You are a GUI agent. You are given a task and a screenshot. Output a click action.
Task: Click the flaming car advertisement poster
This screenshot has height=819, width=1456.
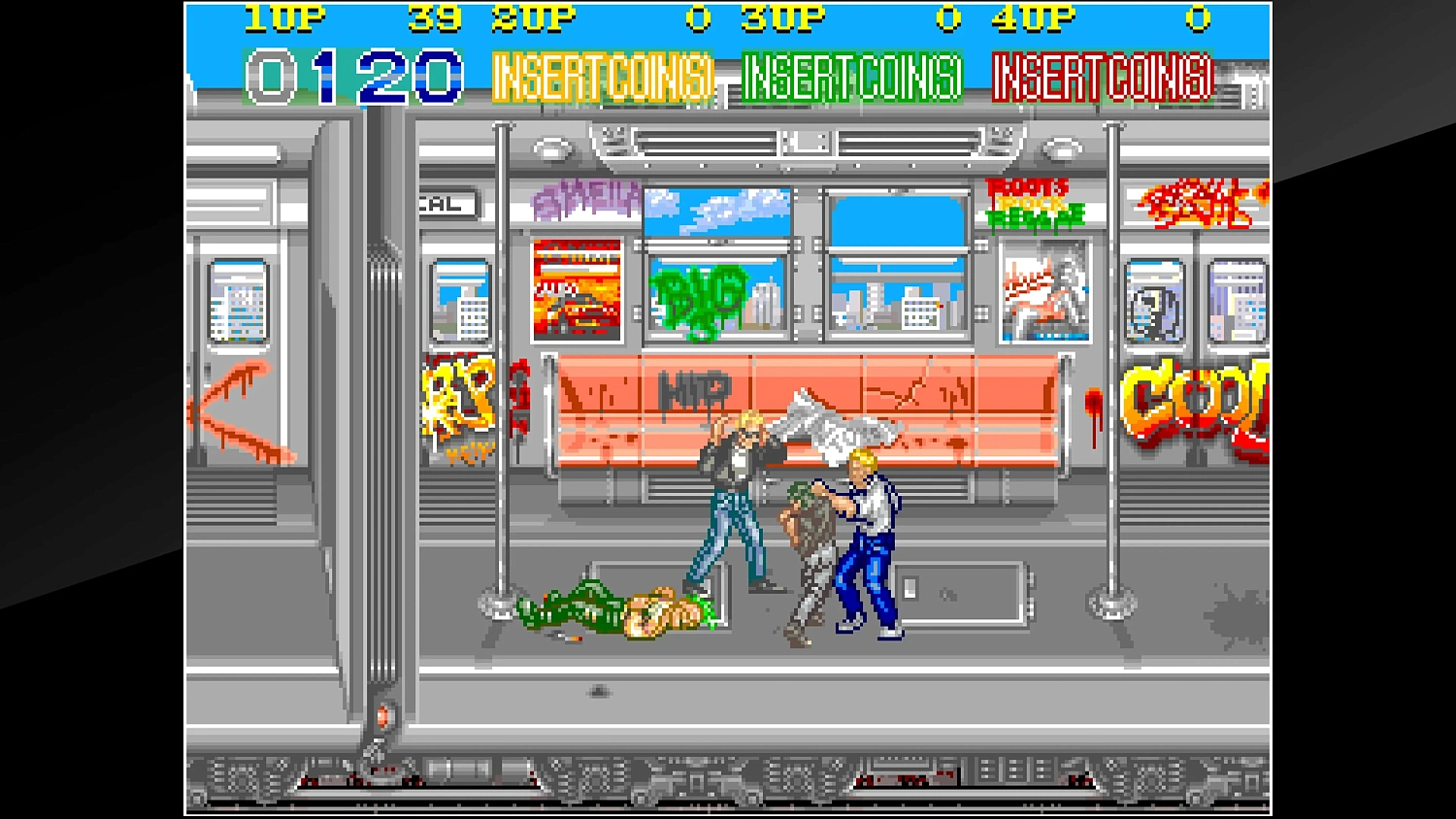(x=579, y=291)
